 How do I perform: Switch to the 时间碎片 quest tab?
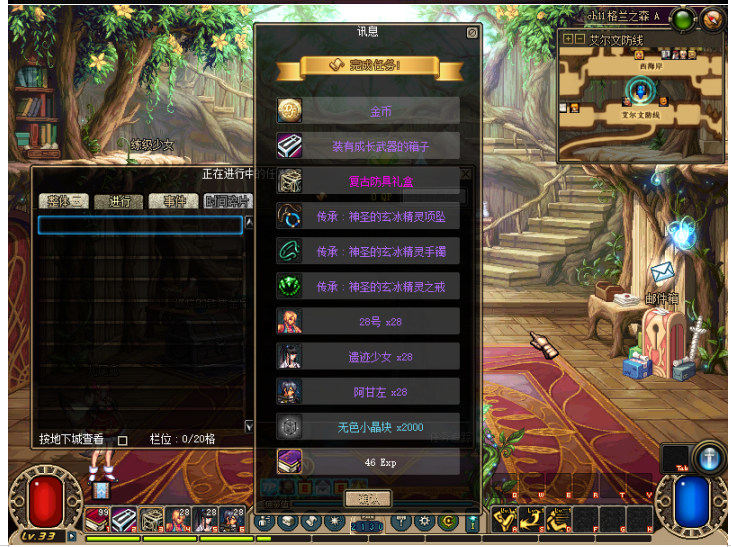point(228,202)
